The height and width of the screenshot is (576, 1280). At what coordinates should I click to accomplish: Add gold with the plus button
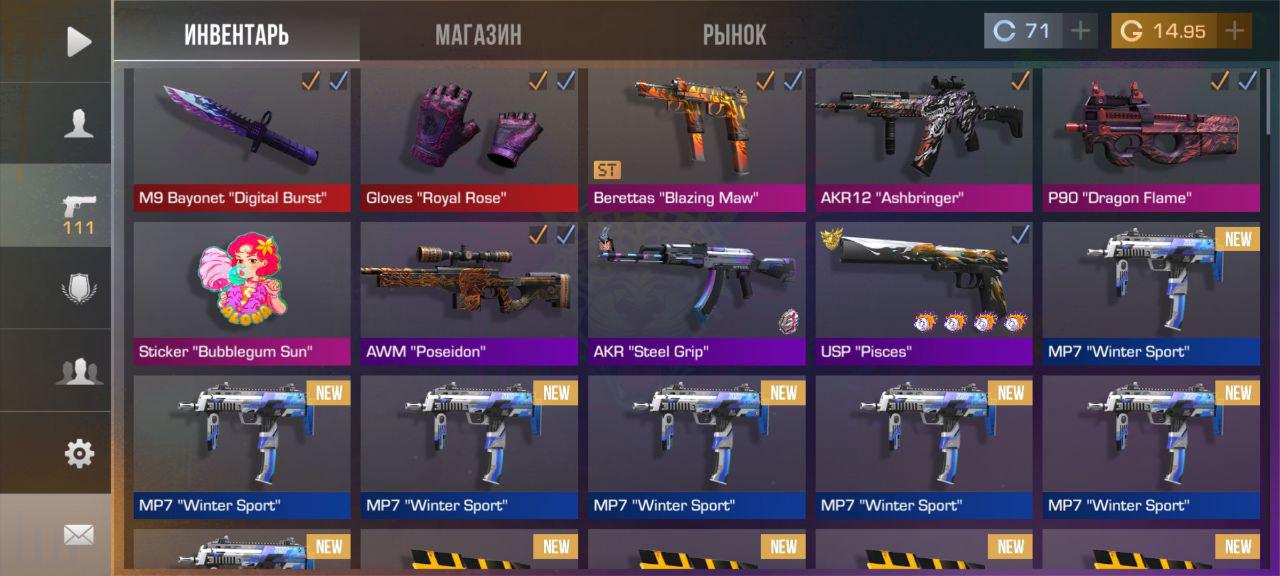click(x=1235, y=31)
